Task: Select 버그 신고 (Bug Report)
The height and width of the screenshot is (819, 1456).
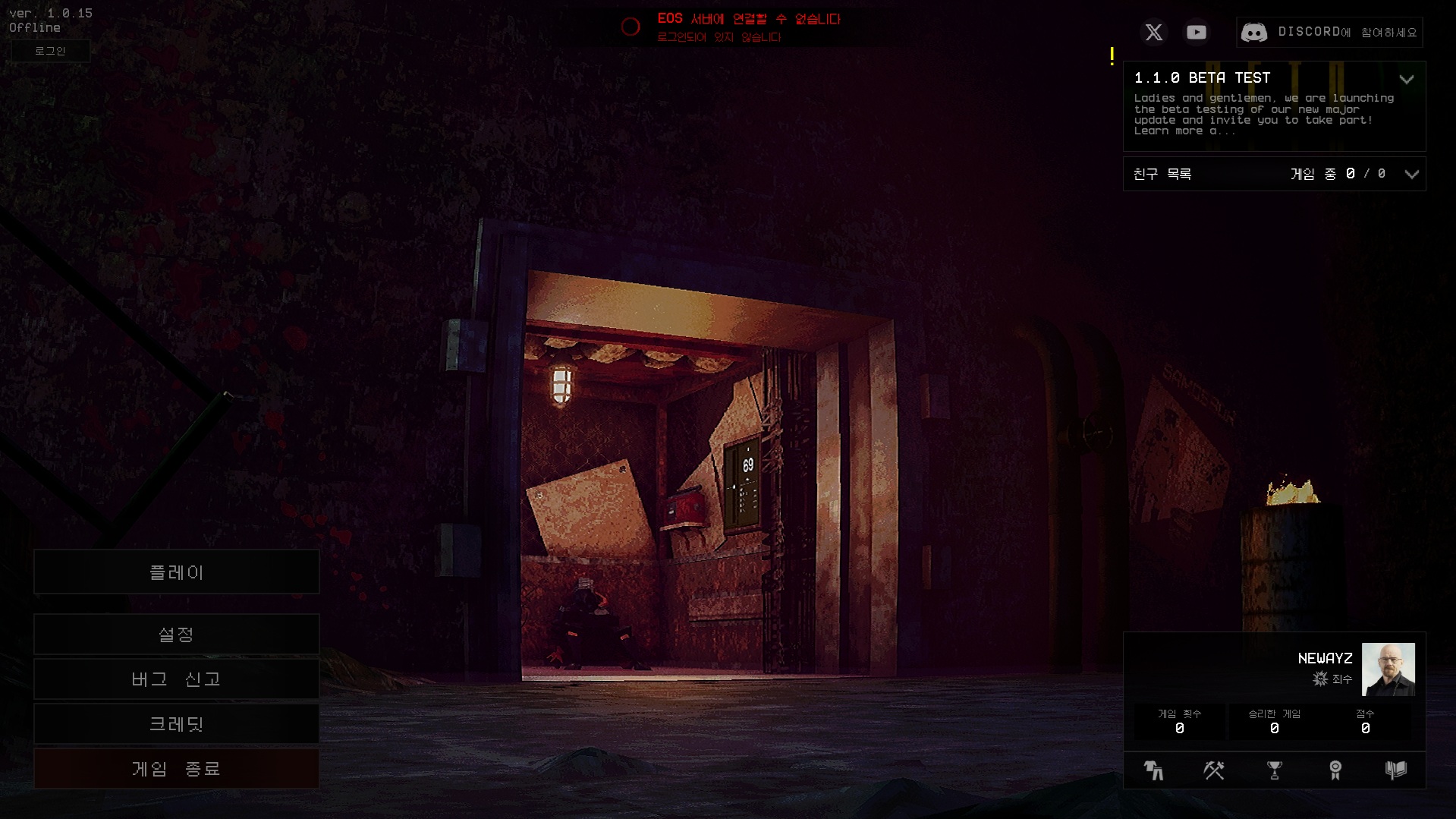Action: (176, 679)
